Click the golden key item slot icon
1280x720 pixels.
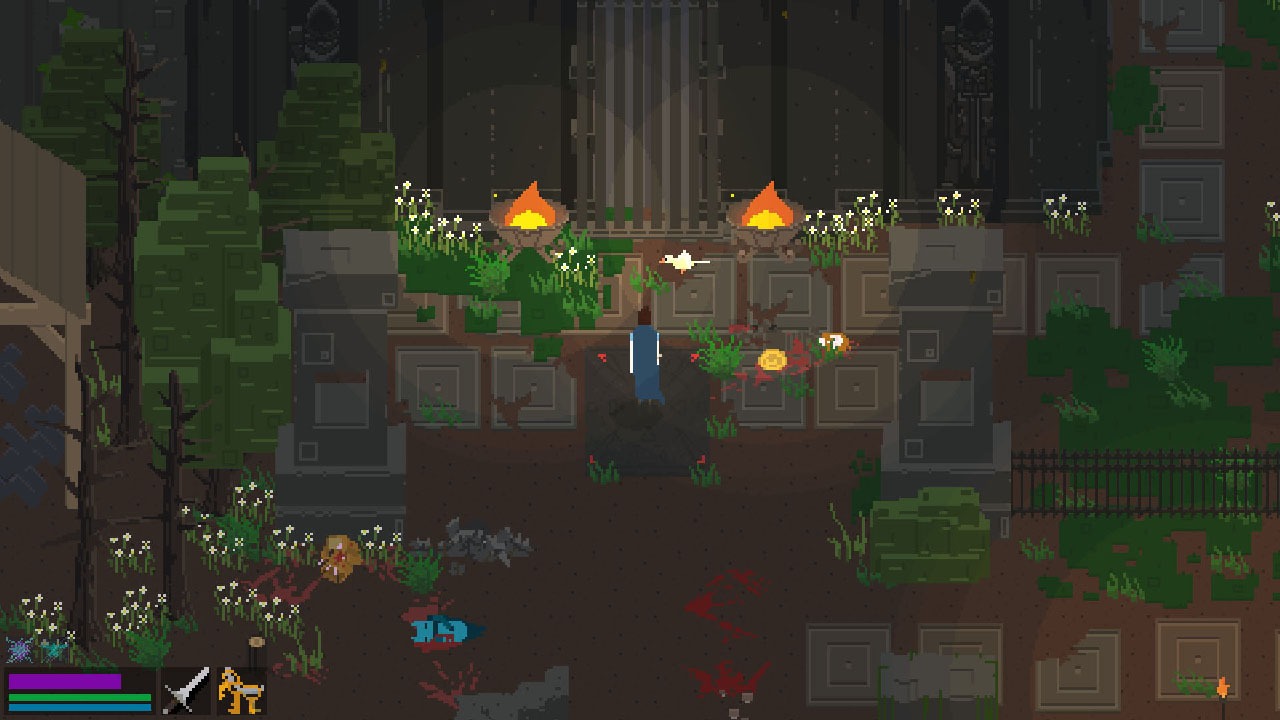tap(239, 689)
